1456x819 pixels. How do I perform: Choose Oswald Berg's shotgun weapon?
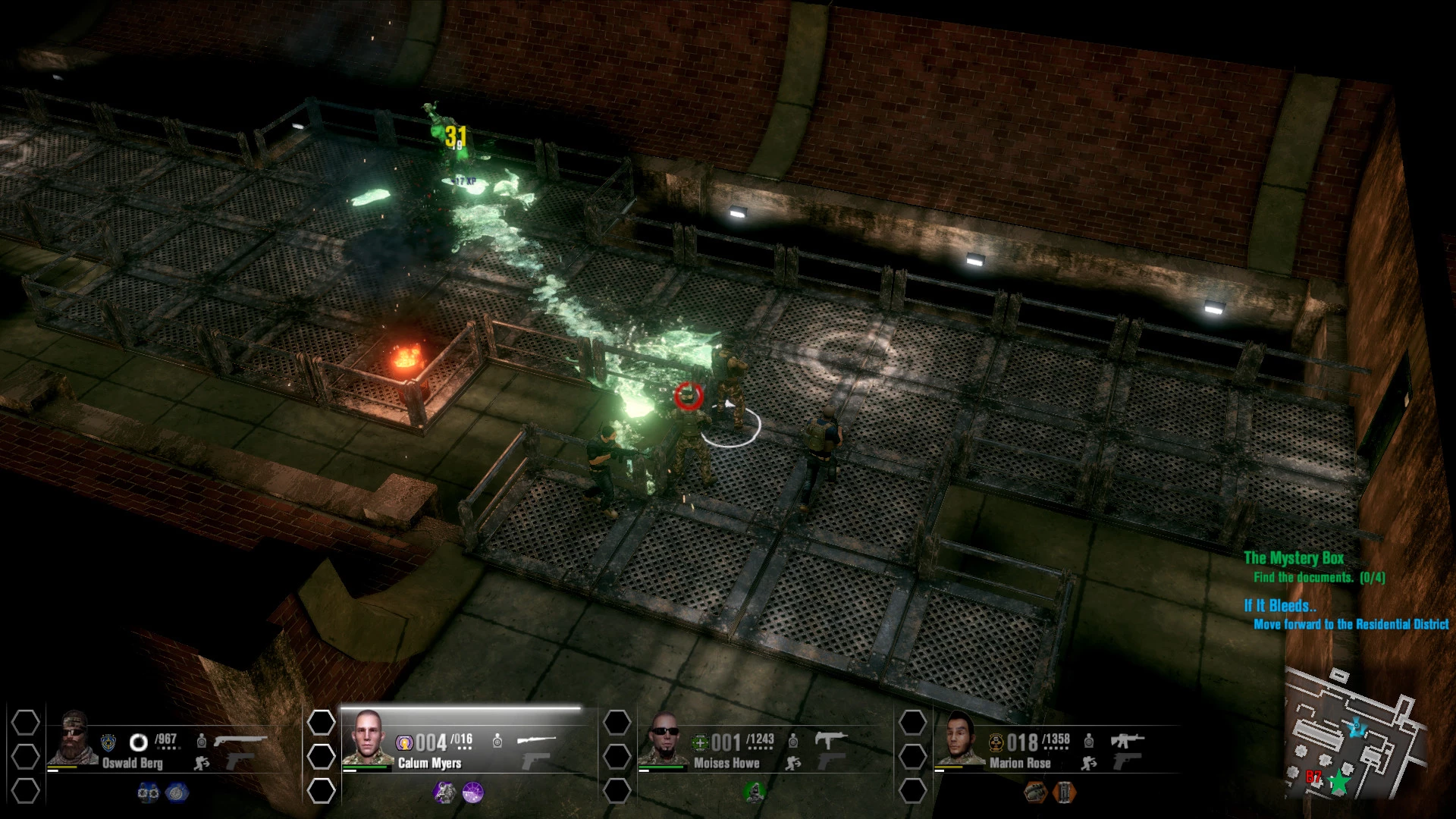click(240, 739)
